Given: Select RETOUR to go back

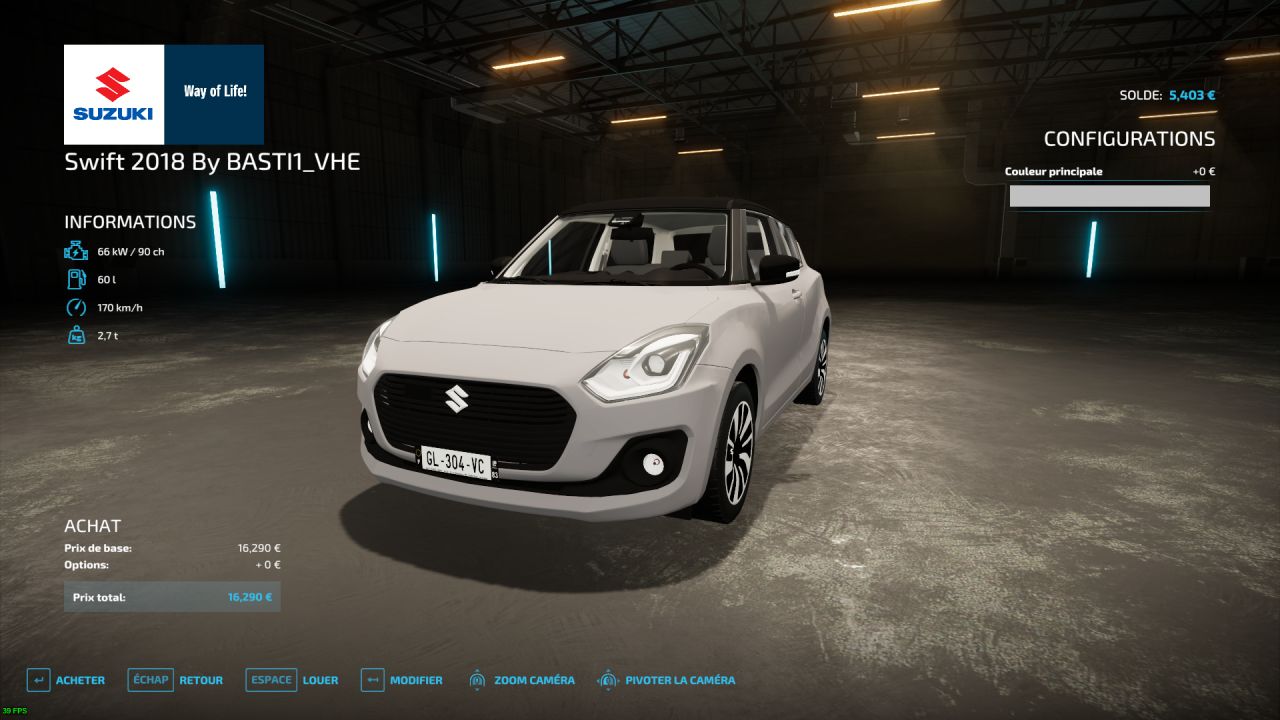Looking at the screenshot, I should 200,680.
